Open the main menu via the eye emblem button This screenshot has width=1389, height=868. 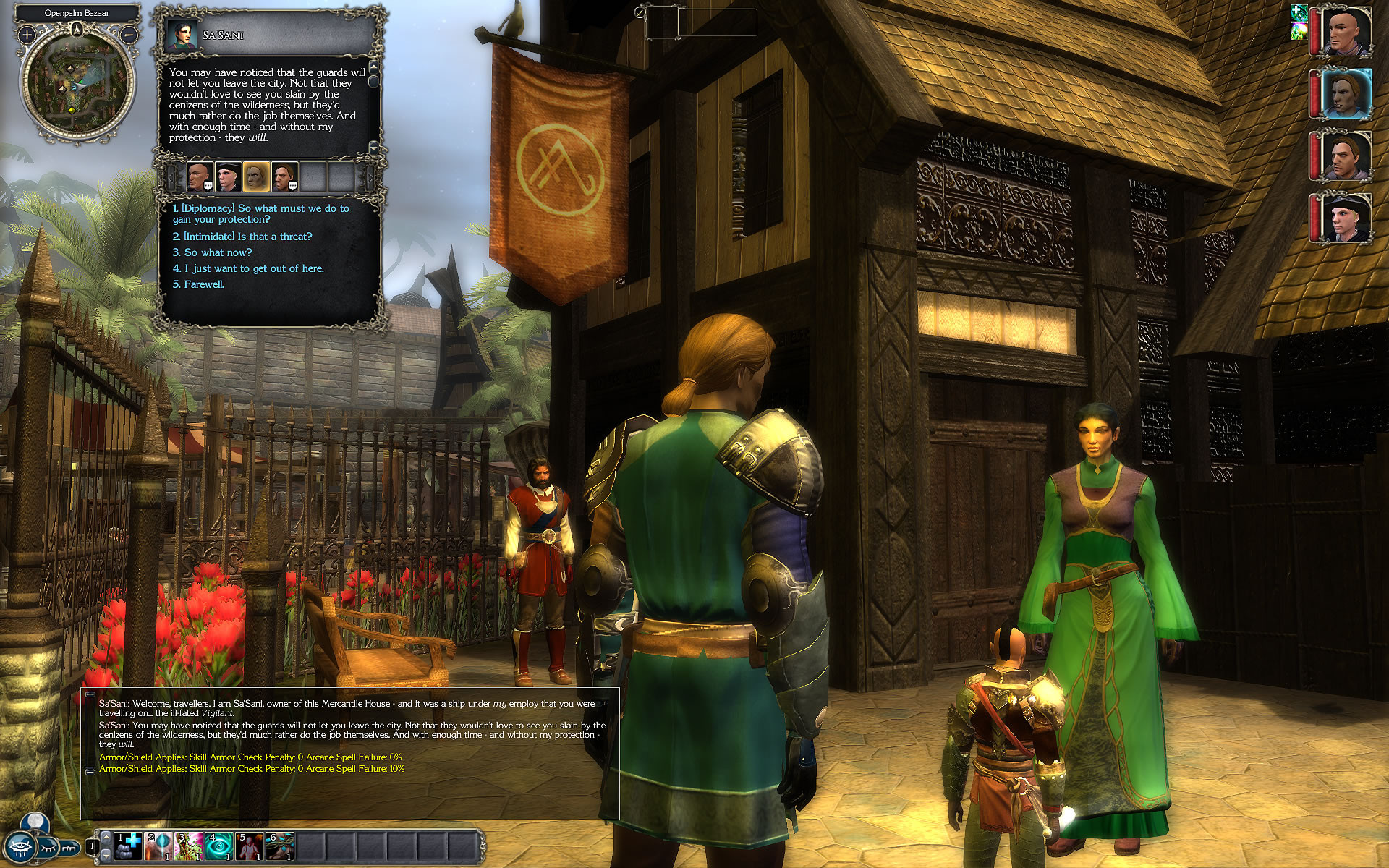click(20, 847)
